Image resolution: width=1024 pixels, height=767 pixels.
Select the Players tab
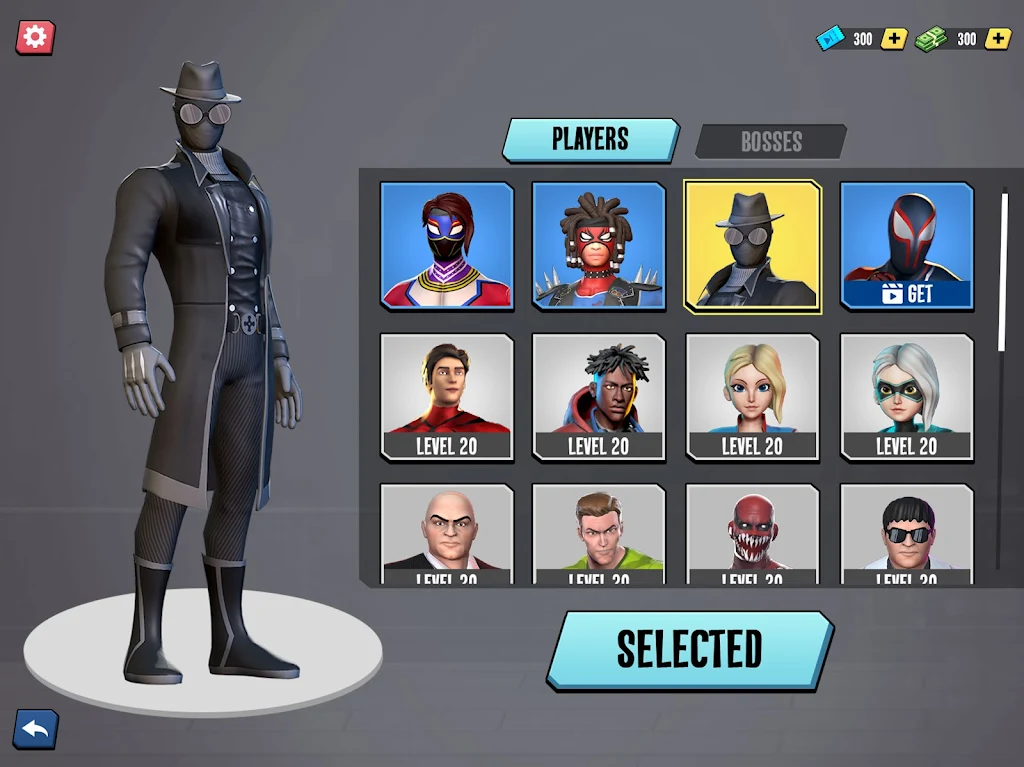coord(590,140)
